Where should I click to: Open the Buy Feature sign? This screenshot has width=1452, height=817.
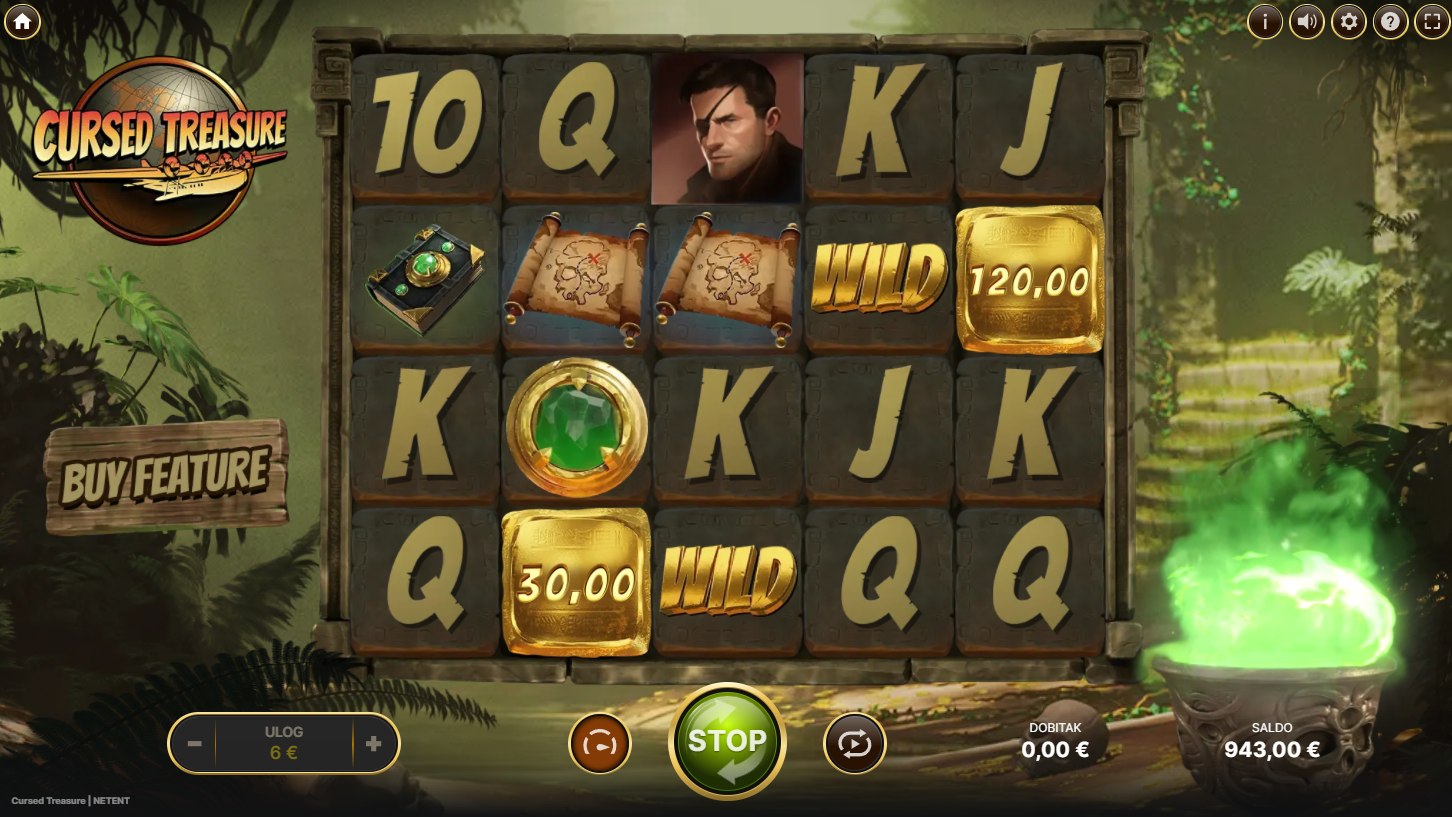click(x=166, y=477)
